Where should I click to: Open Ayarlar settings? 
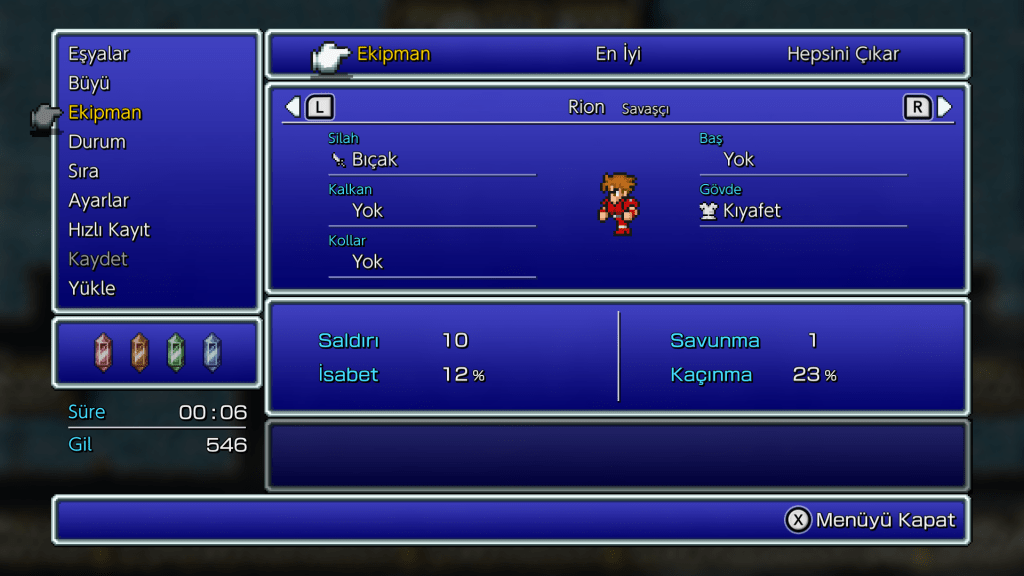coord(98,200)
